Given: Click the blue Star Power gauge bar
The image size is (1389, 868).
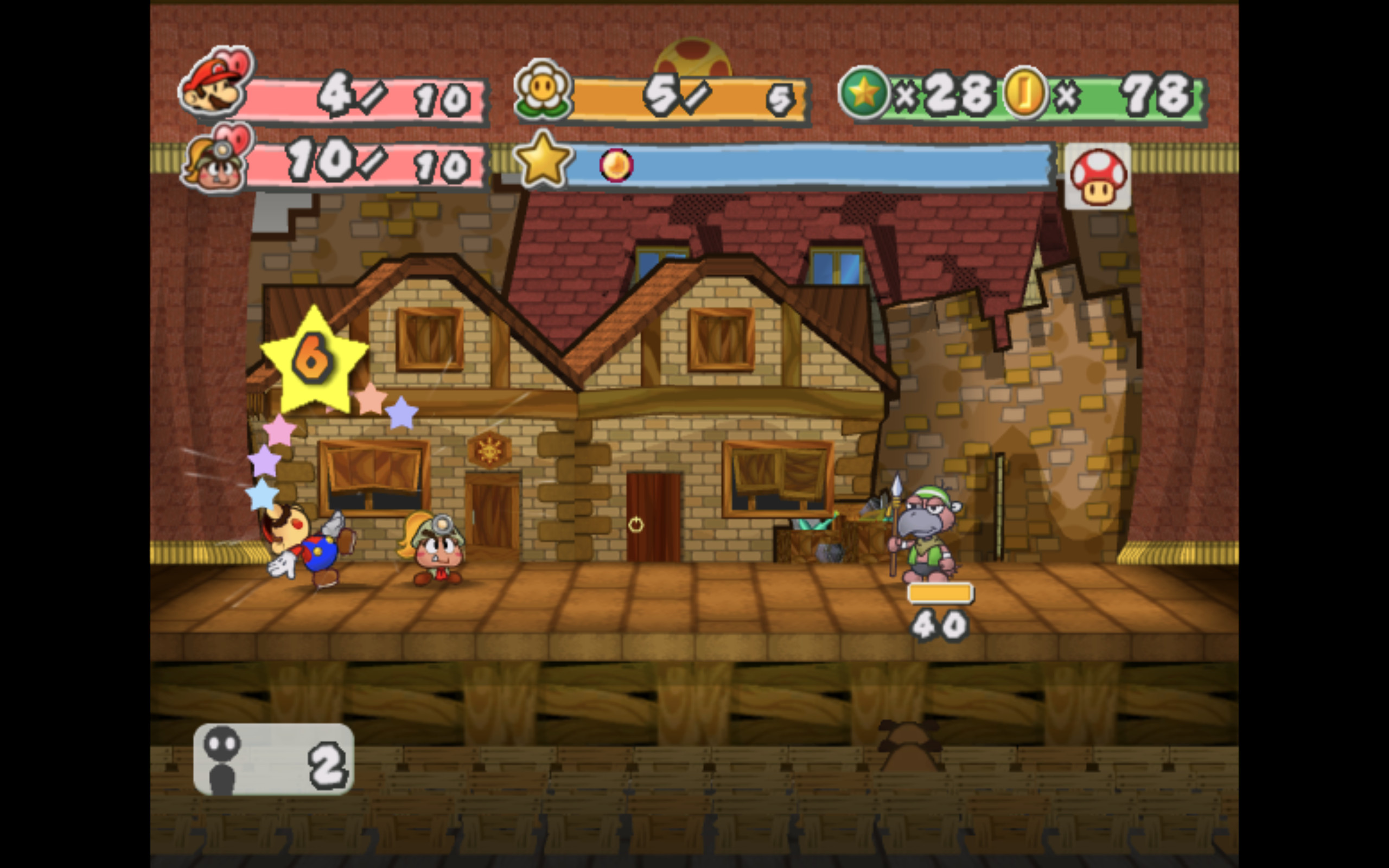Looking at the screenshot, I should tap(804, 167).
